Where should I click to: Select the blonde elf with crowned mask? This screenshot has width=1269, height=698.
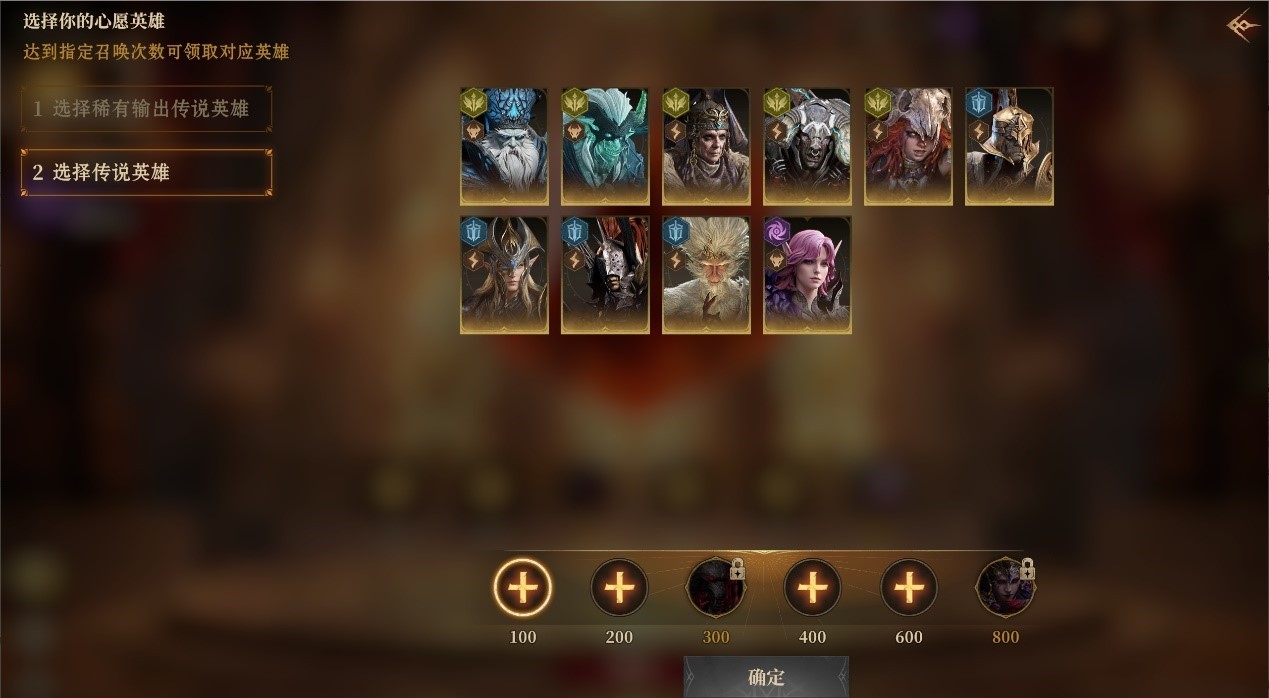tap(504, 274)
